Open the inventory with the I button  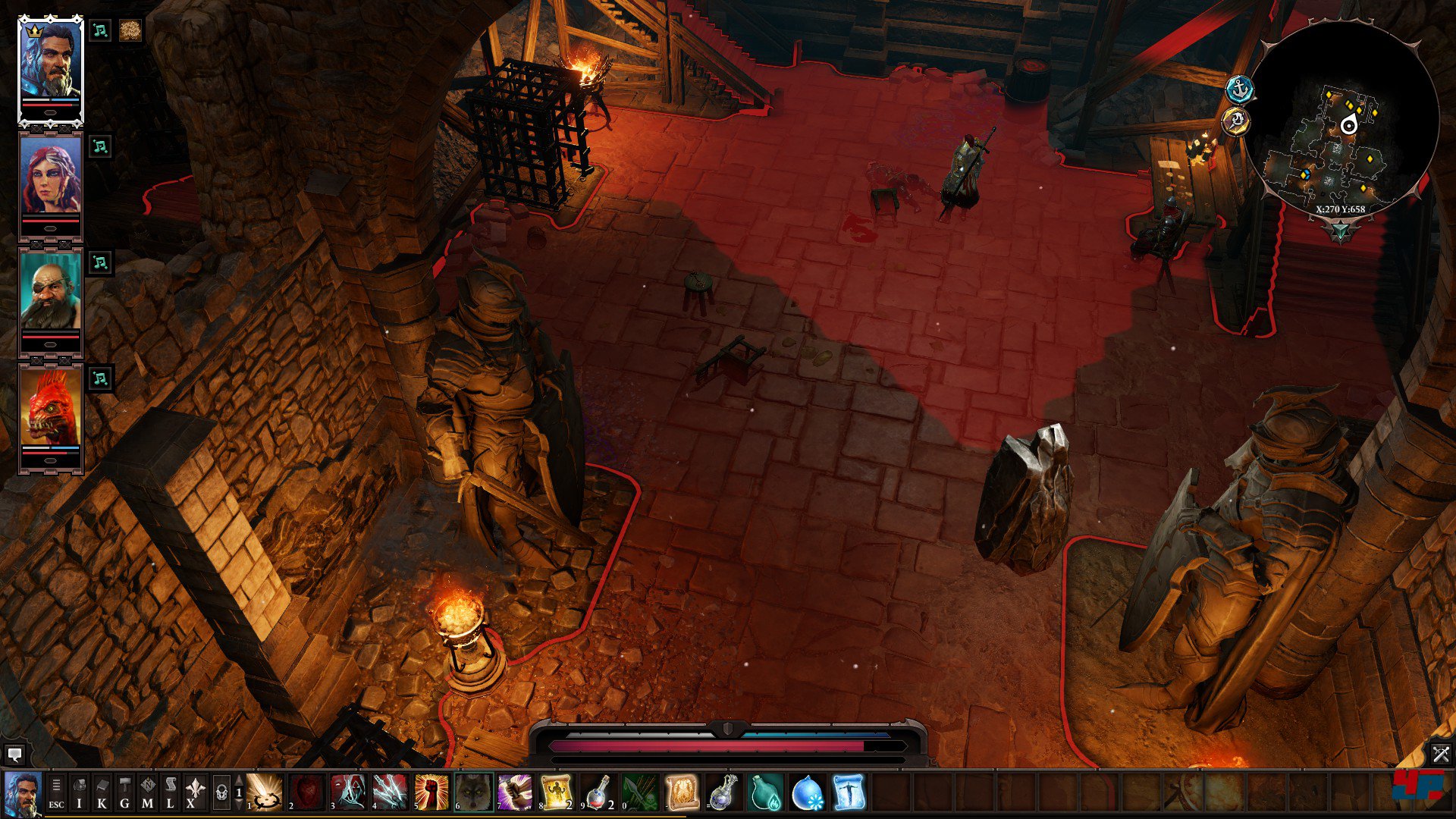tap(79, 793)
